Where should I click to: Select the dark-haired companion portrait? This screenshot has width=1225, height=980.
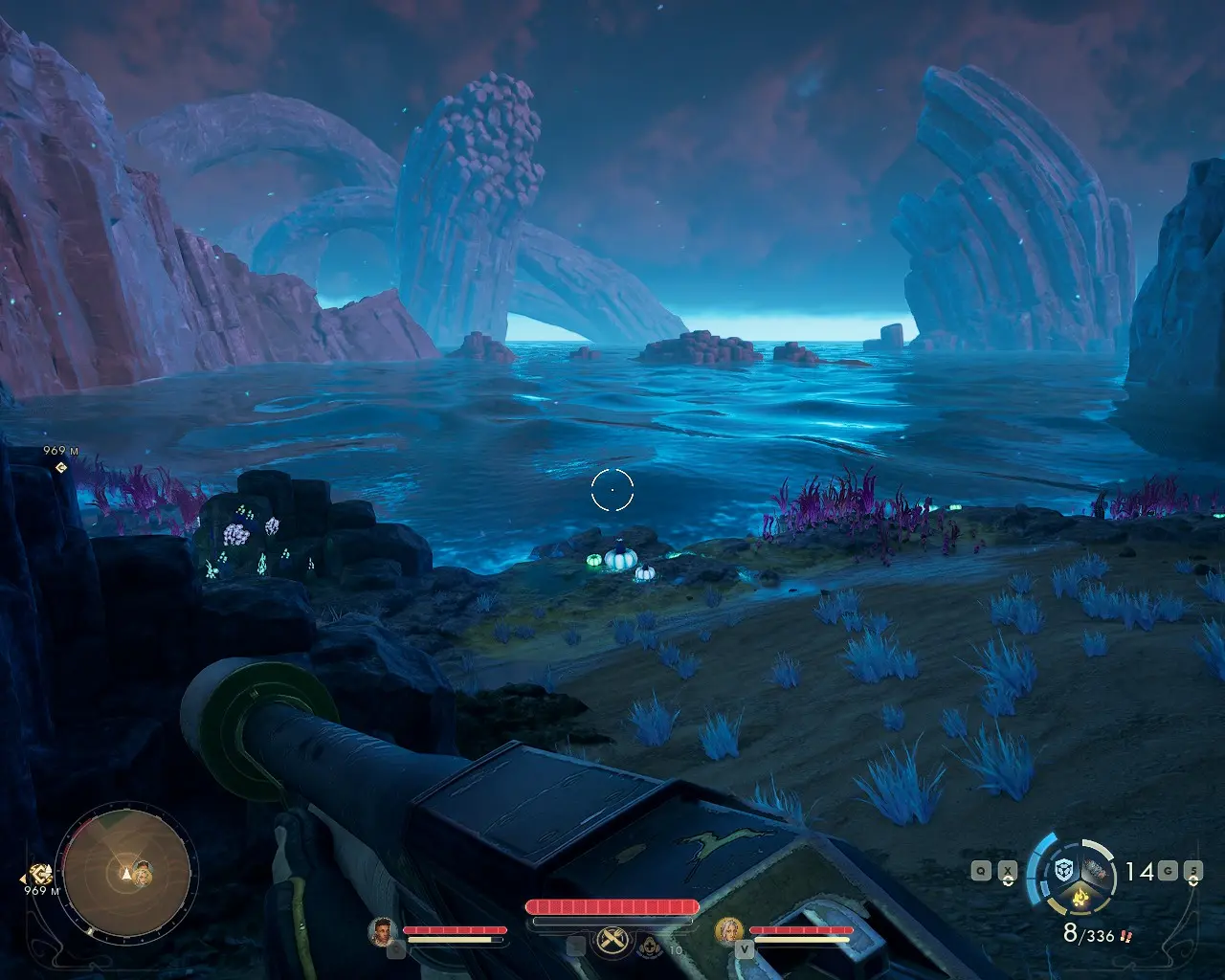tap(383, 930)
